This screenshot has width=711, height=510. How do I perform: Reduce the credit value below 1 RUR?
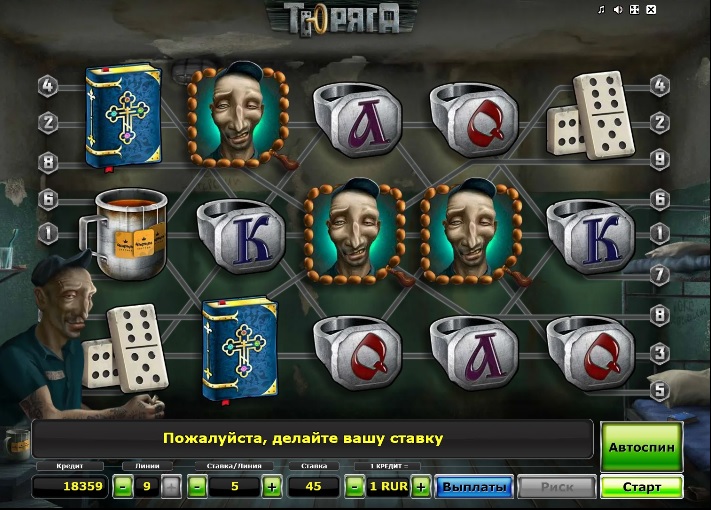pos(354,487)
